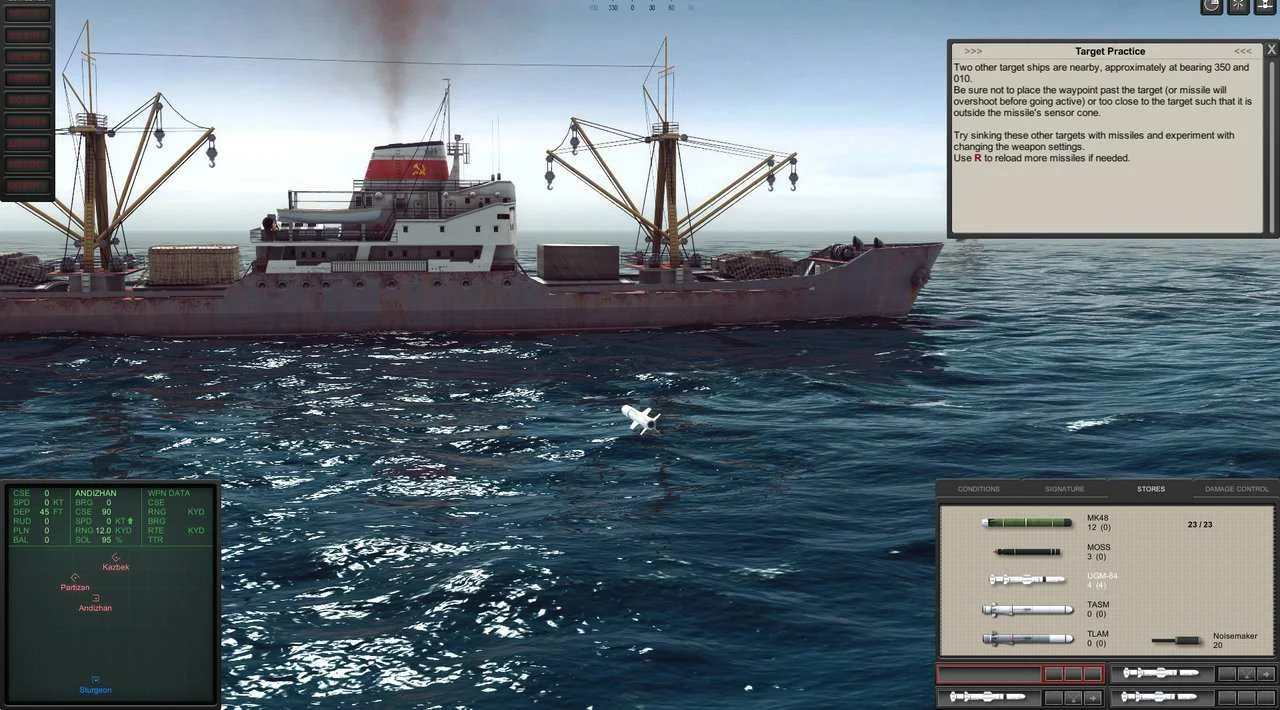This screenshot has height=710, width=1280.
Task: Choose the MOSS decoy in stores
Action: [x=1027, y=551]
